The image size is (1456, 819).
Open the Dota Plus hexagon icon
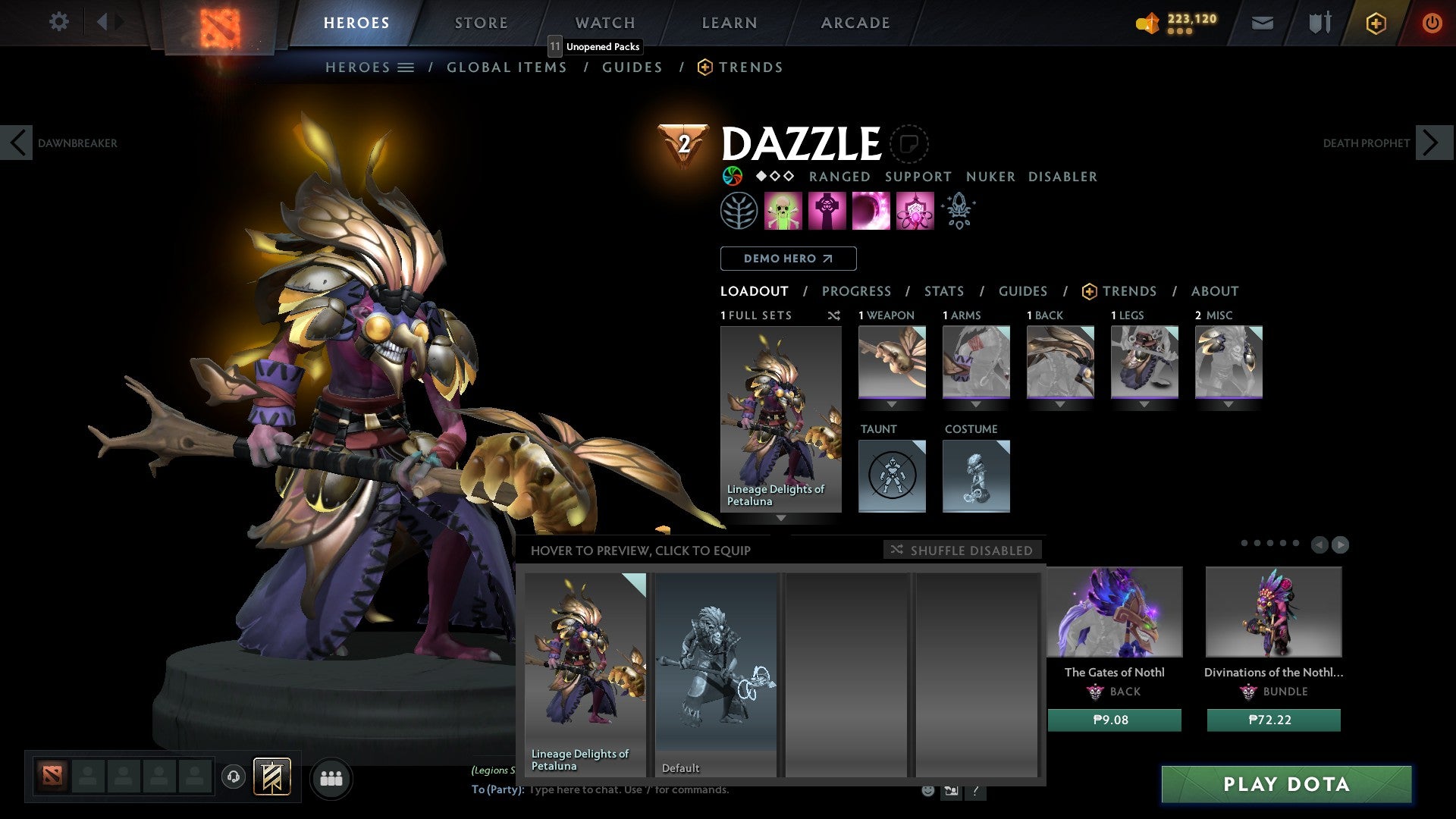[x=1375, y=23]
